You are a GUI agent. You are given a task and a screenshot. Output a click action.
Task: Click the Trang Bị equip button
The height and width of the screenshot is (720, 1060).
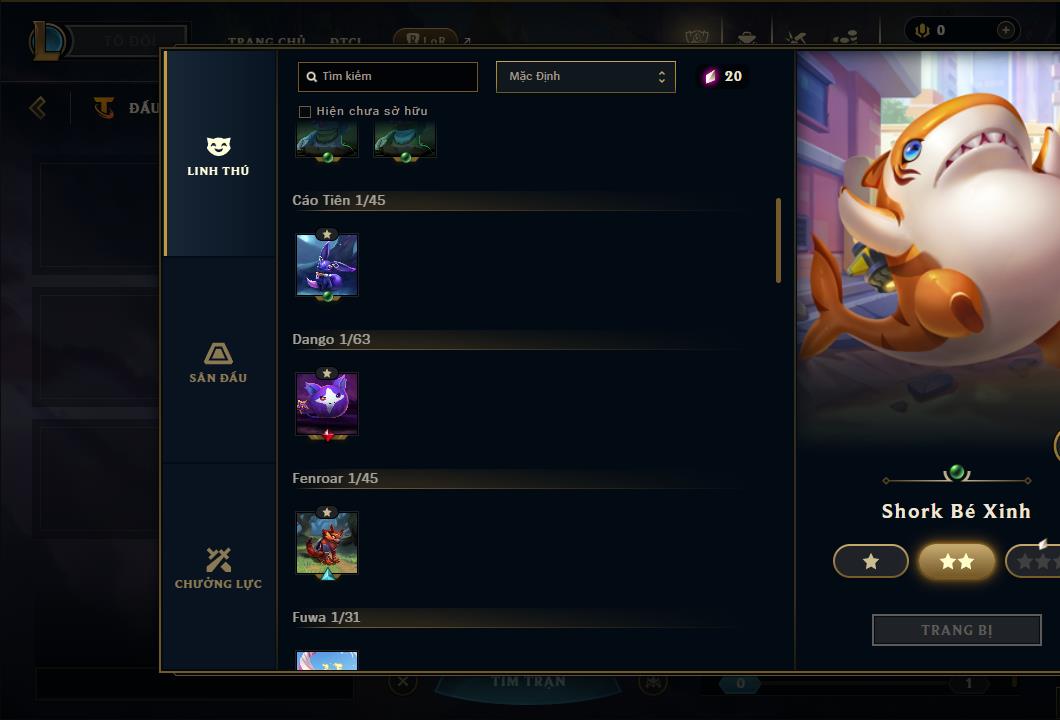[x=957, y=630]
